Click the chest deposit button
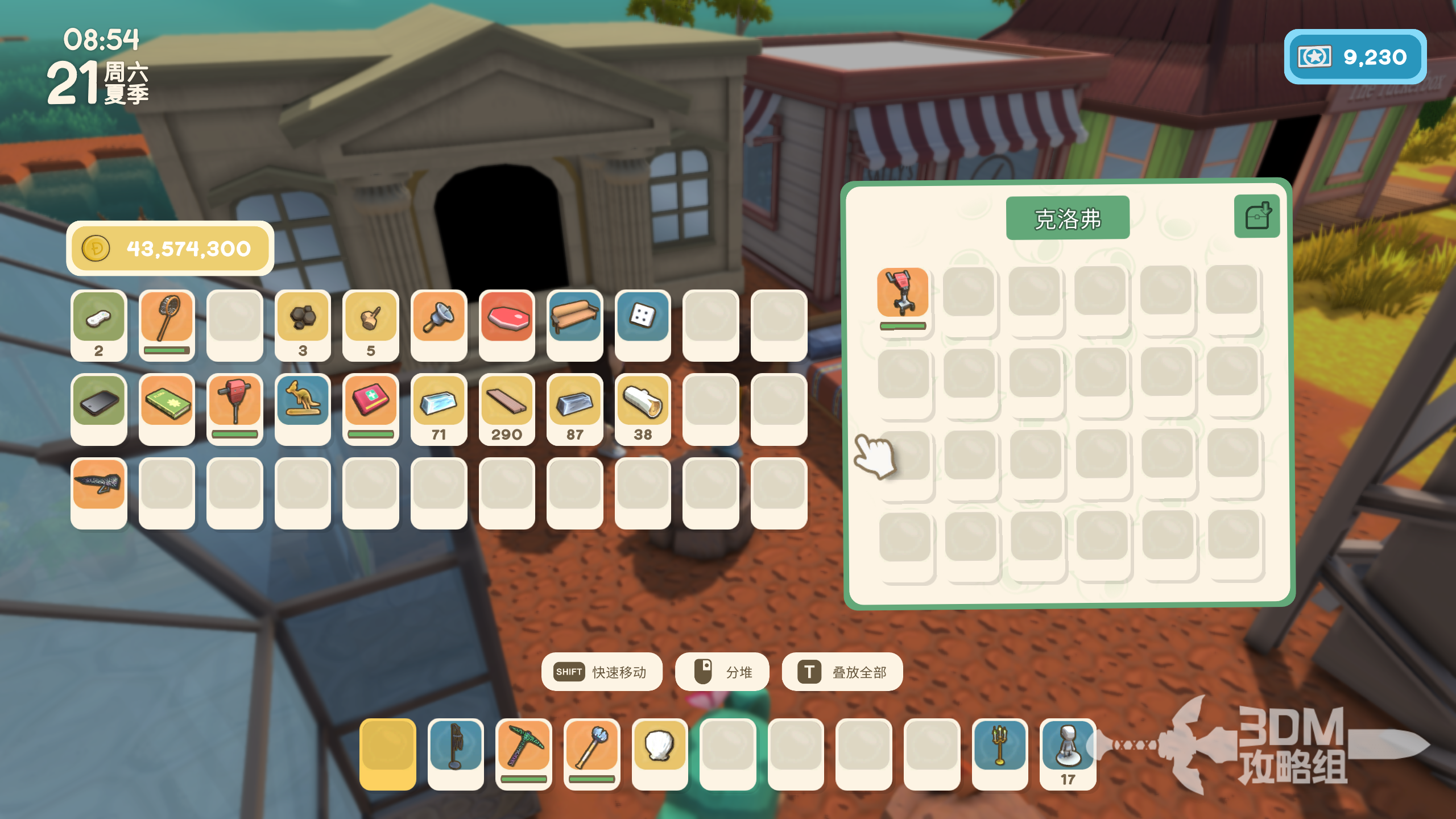 coord(1257,216)
